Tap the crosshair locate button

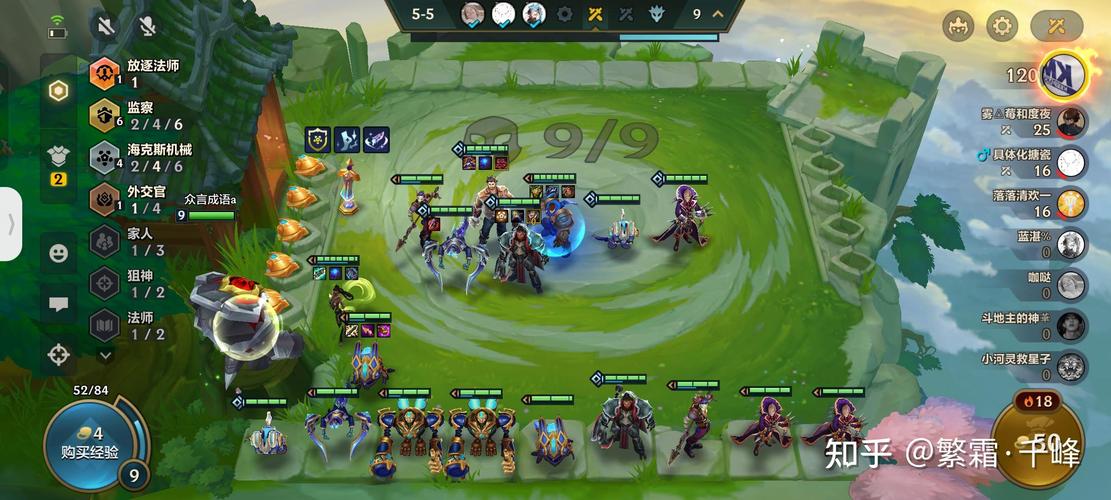58,354
